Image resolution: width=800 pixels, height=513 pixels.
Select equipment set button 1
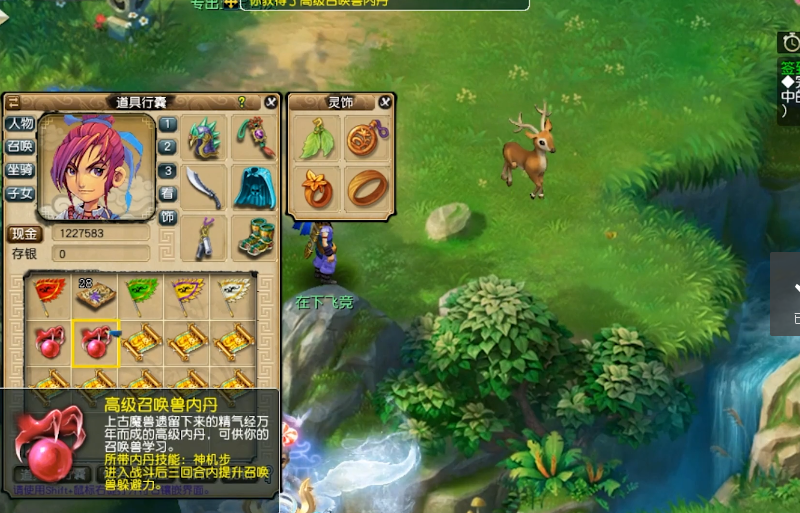click(168, 124)
